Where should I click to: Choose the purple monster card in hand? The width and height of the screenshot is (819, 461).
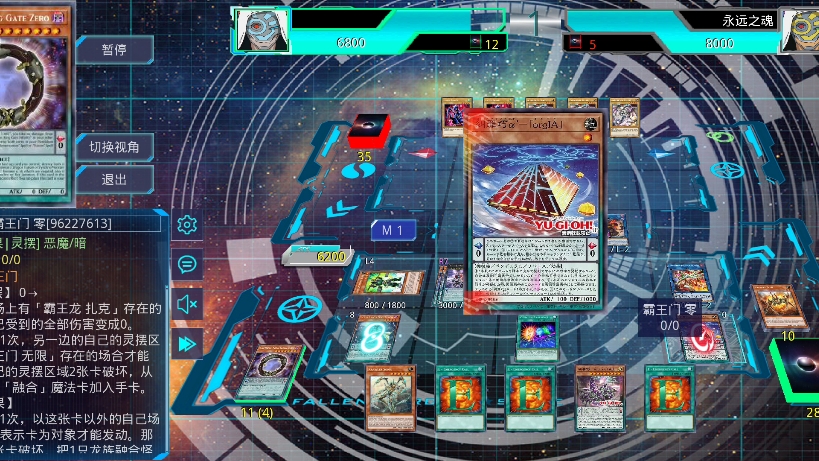point(600,397)
